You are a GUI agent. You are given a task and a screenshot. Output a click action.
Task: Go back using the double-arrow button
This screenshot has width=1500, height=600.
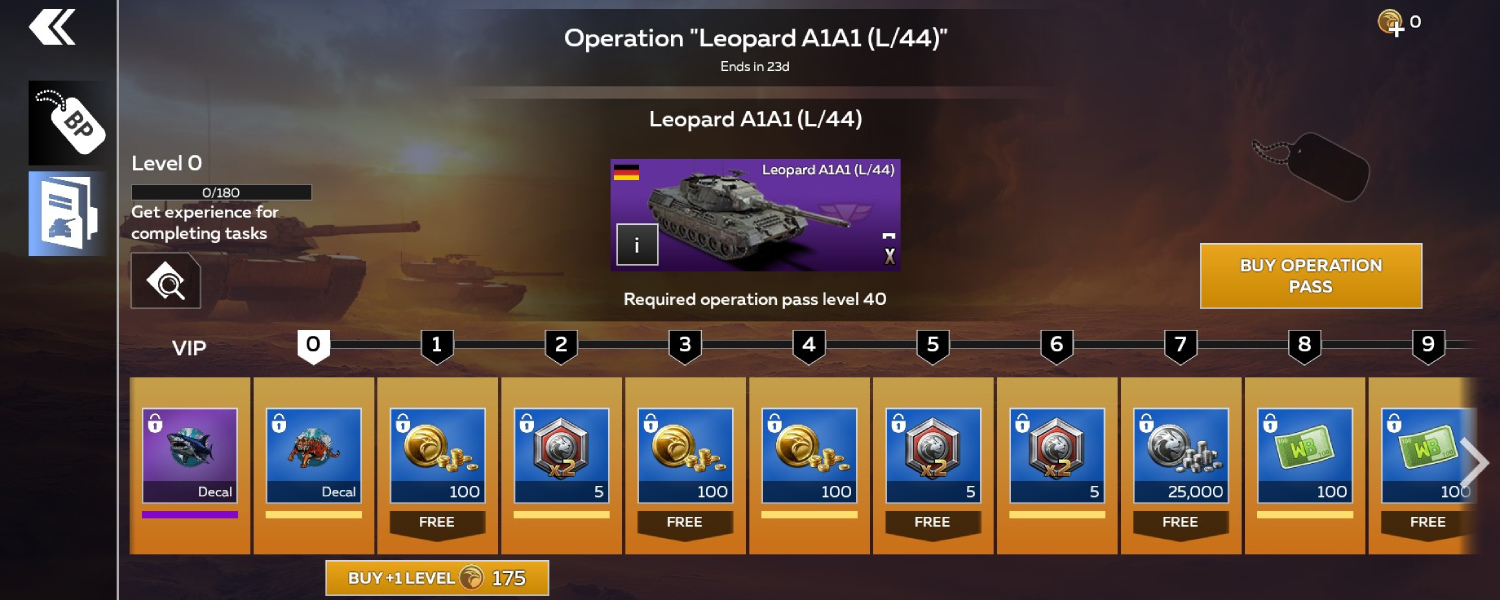[x=52, y=28]
